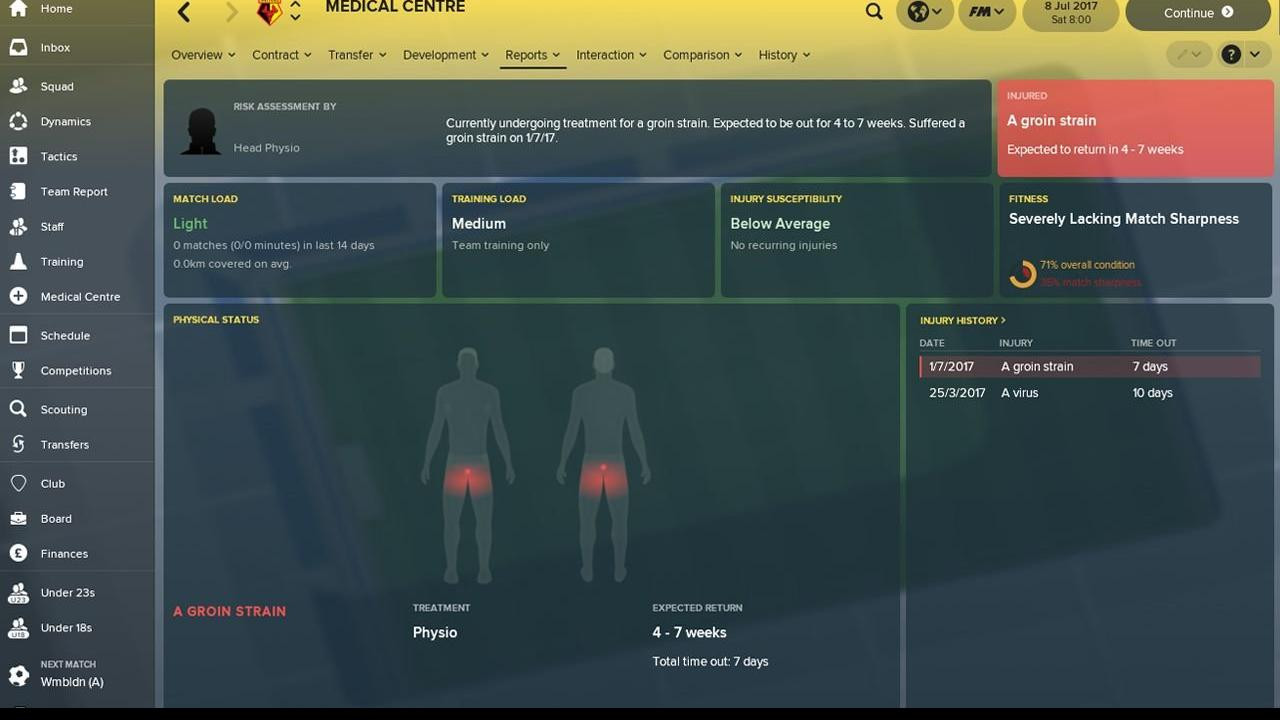
Task: Expand the Injury History panel link
Action: tap(962, 320)
